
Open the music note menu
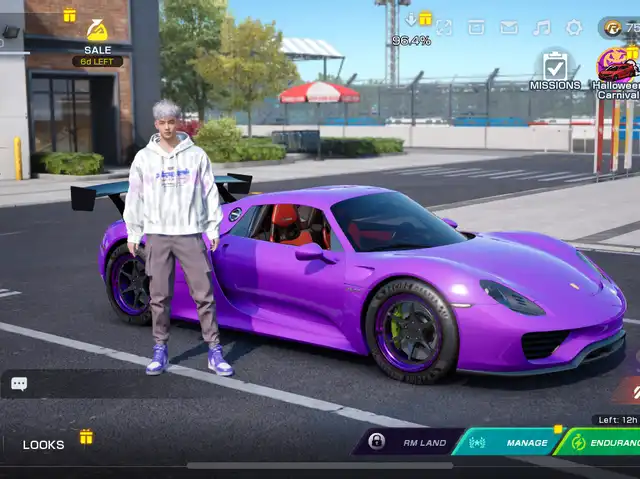click(x=541, y=27)
